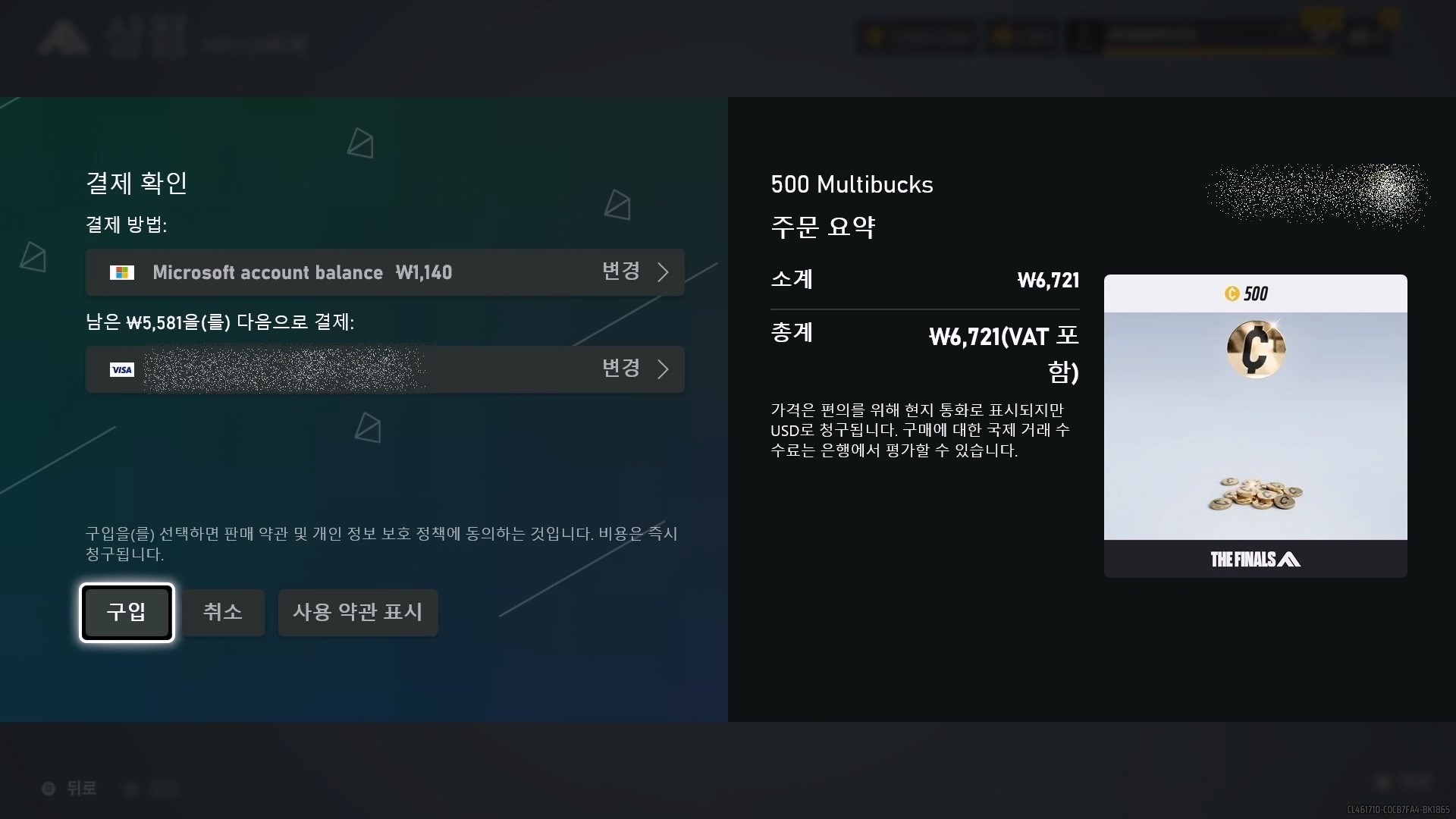Image resolution: width=1456 pixels, height=819 pixels.
Task: Open 사용 약관 표시 to view terms
Action: pos(357,613)
